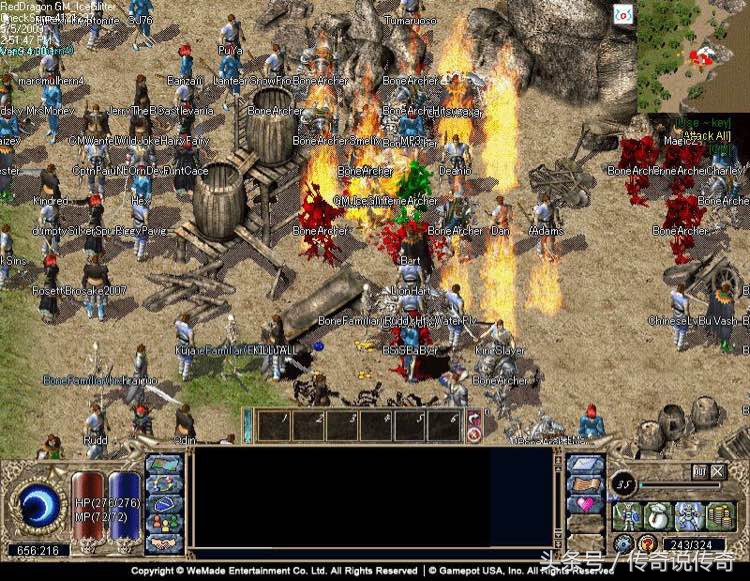Close the game with X button
The height and width of the screenshot is (581, 750).
click(x=718, y=471)
